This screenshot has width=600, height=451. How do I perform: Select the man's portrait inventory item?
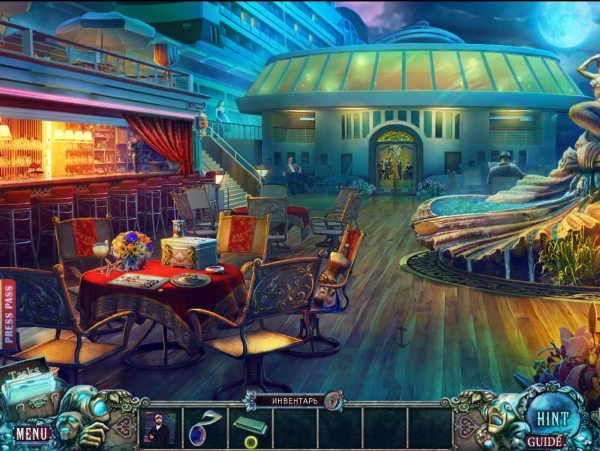click(x=157, y=428)
